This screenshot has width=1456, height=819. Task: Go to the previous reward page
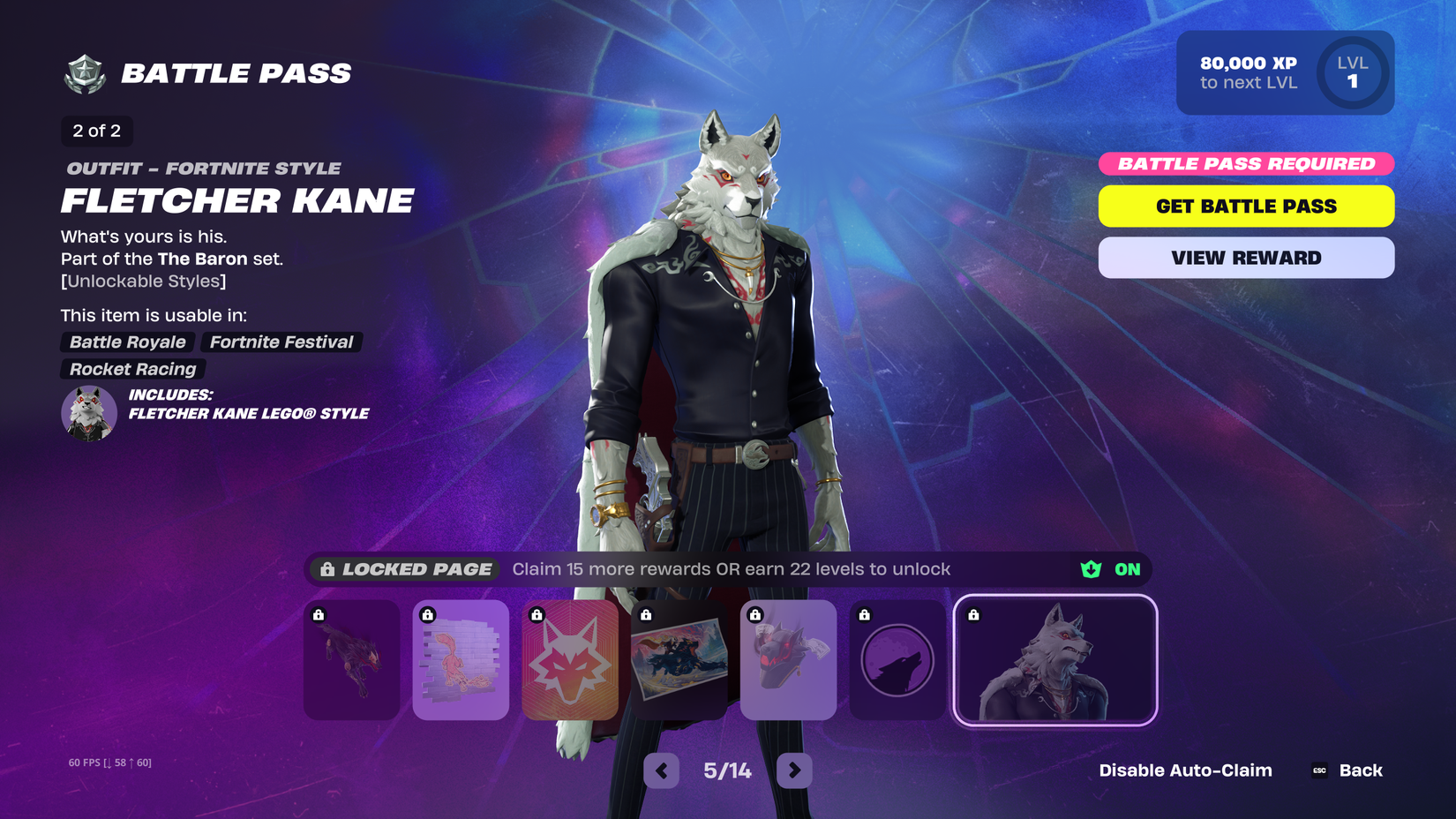coord(661,770)
